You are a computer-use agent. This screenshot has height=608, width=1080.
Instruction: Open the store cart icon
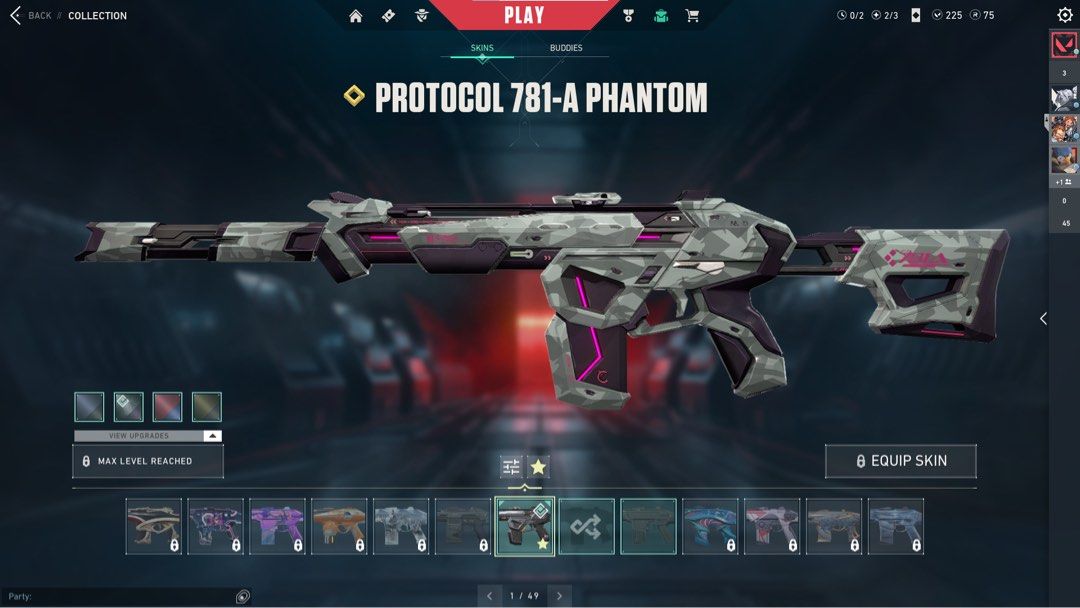(692, 16)
